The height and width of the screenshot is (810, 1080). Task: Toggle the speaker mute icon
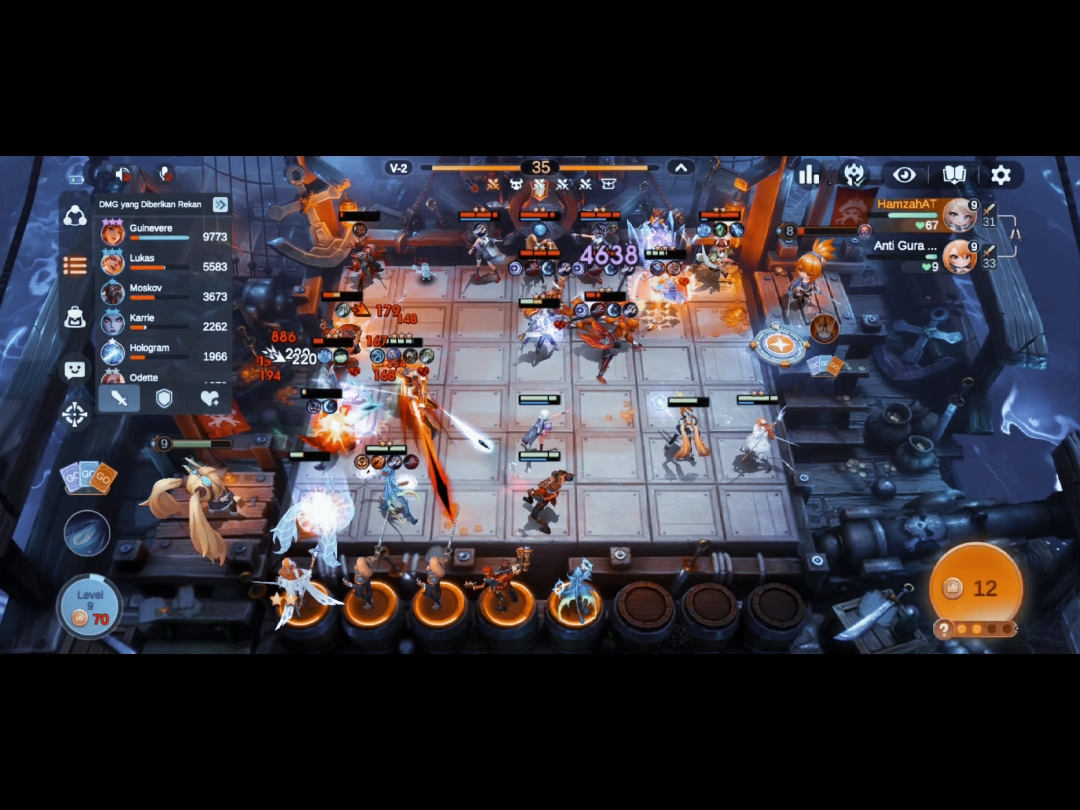tap(123, 174)
